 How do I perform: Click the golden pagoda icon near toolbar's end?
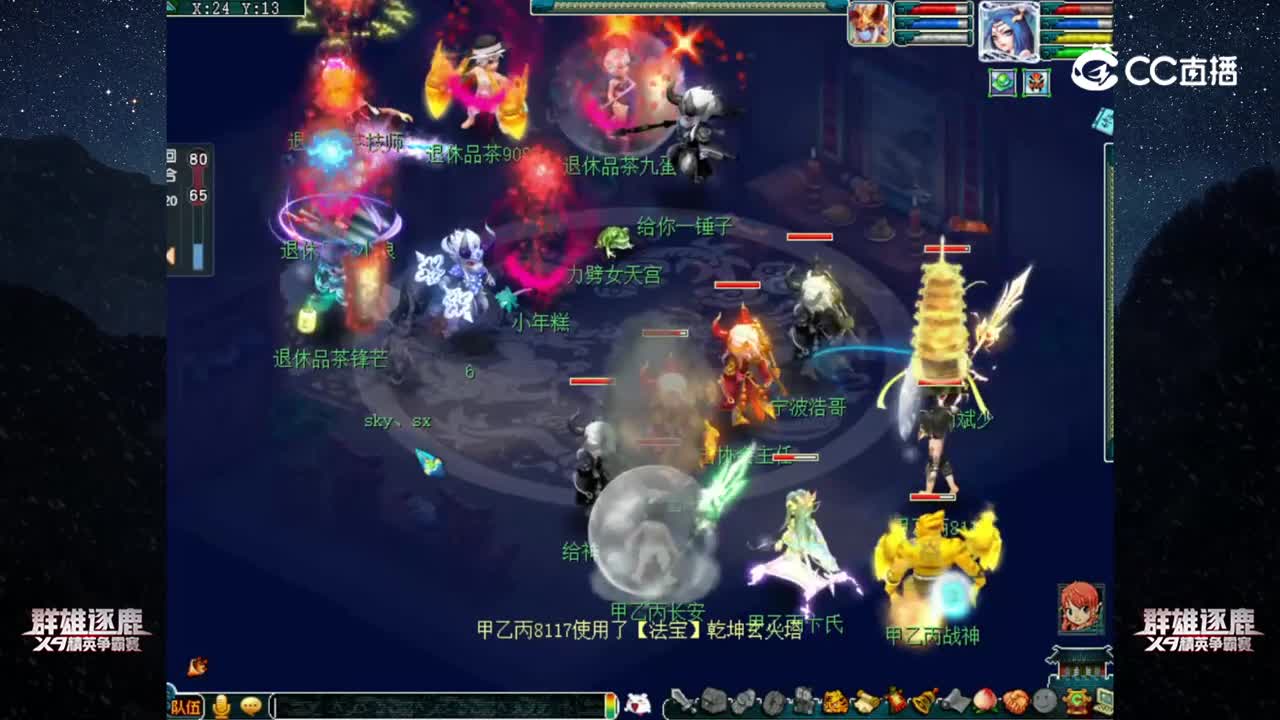pyautogui.click(x=1077, y=702)
